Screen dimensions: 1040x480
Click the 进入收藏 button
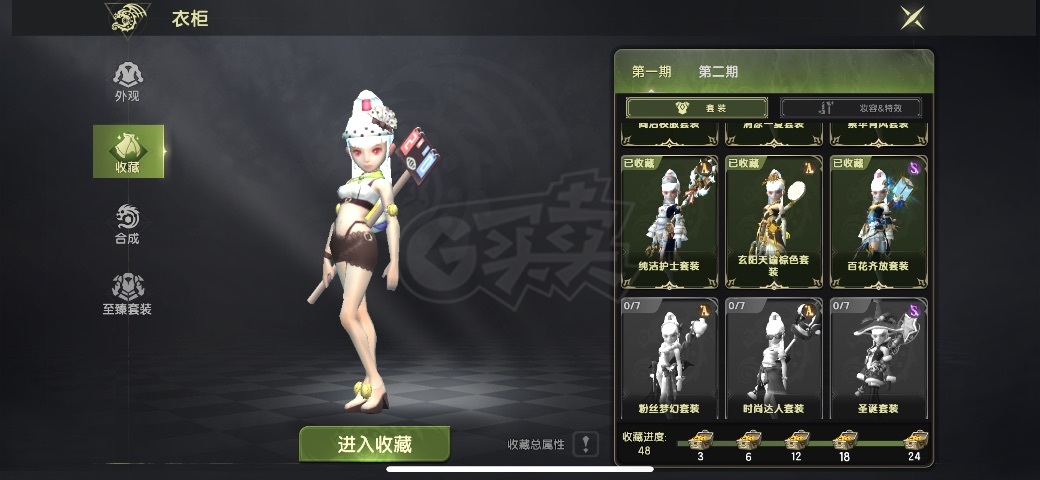point(374,444)
